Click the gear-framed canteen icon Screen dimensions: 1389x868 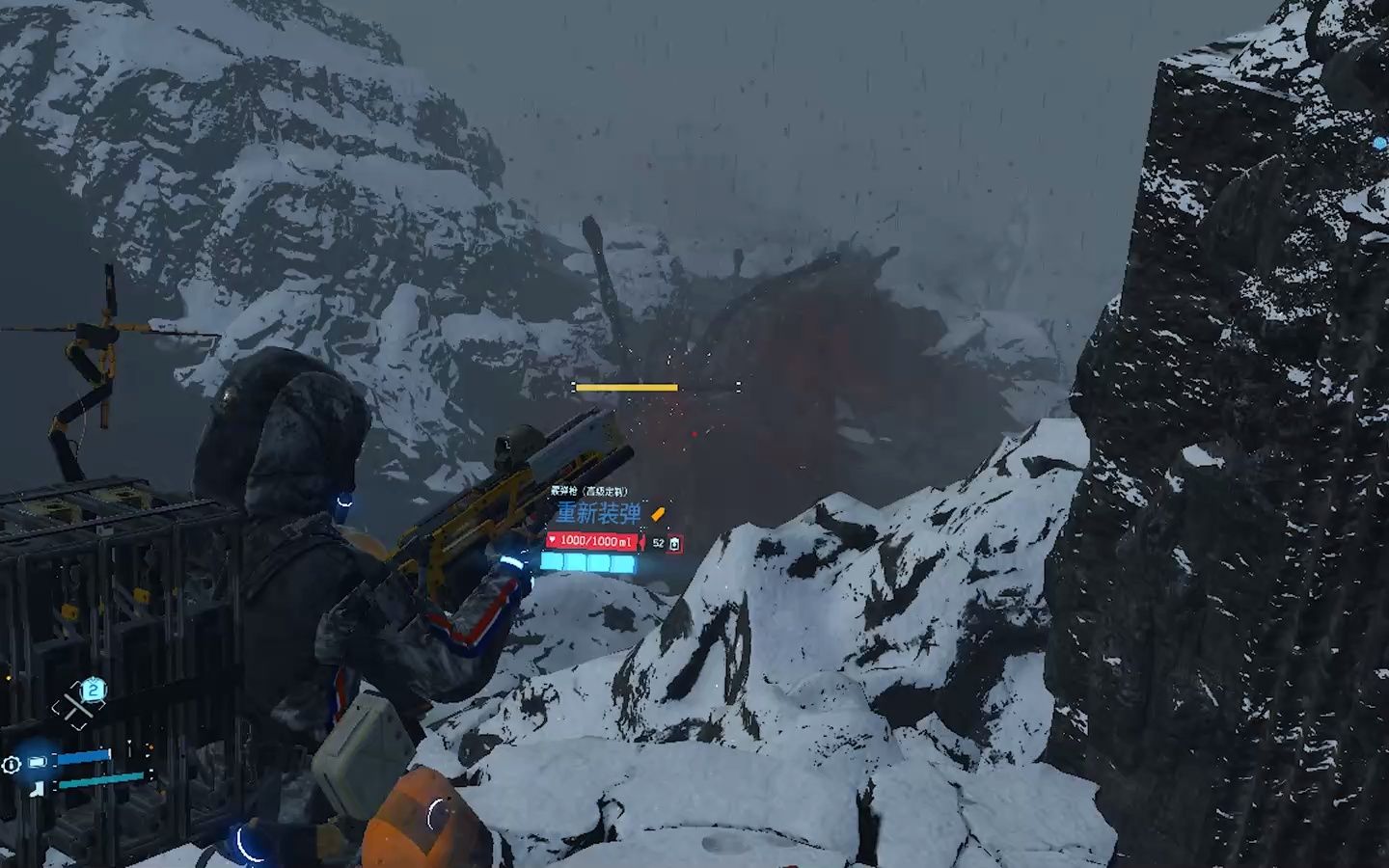(11, 765)
